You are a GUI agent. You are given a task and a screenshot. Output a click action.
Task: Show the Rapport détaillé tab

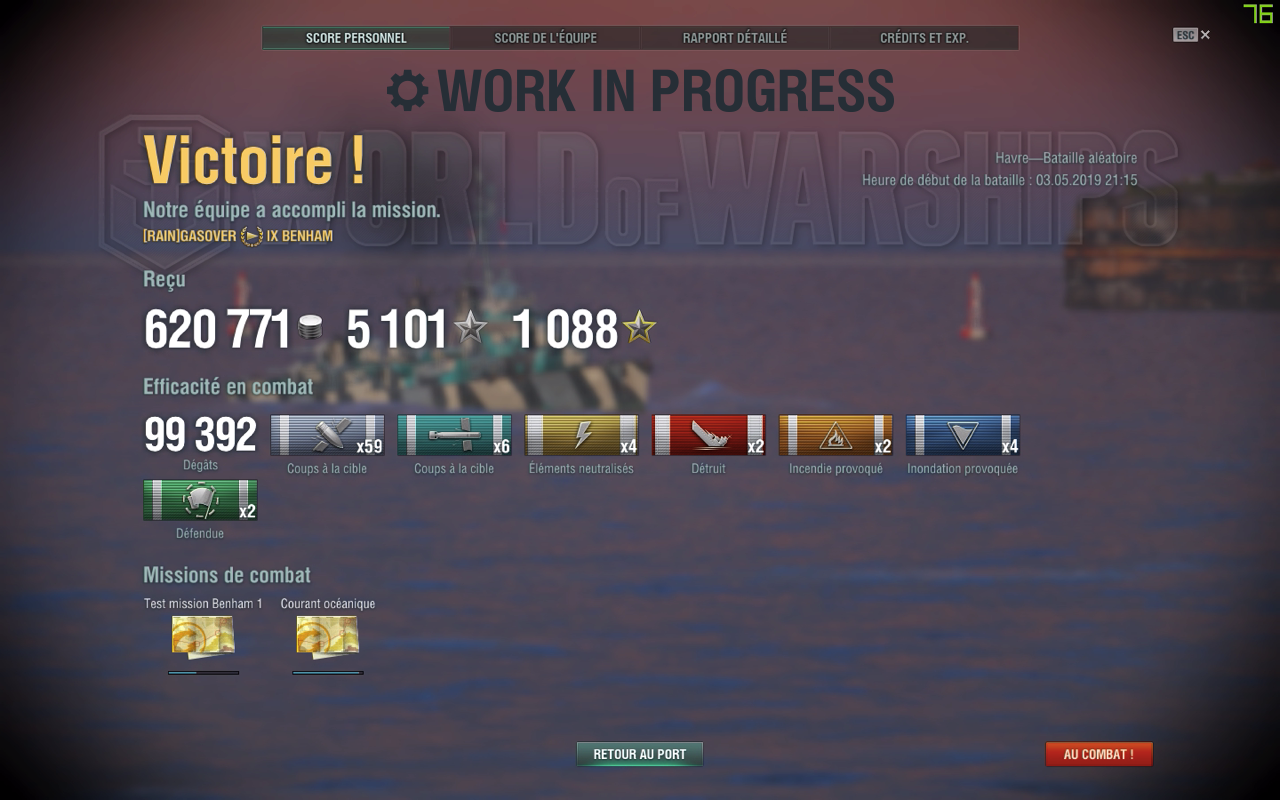pyautogui.click(x=735, y=38)
